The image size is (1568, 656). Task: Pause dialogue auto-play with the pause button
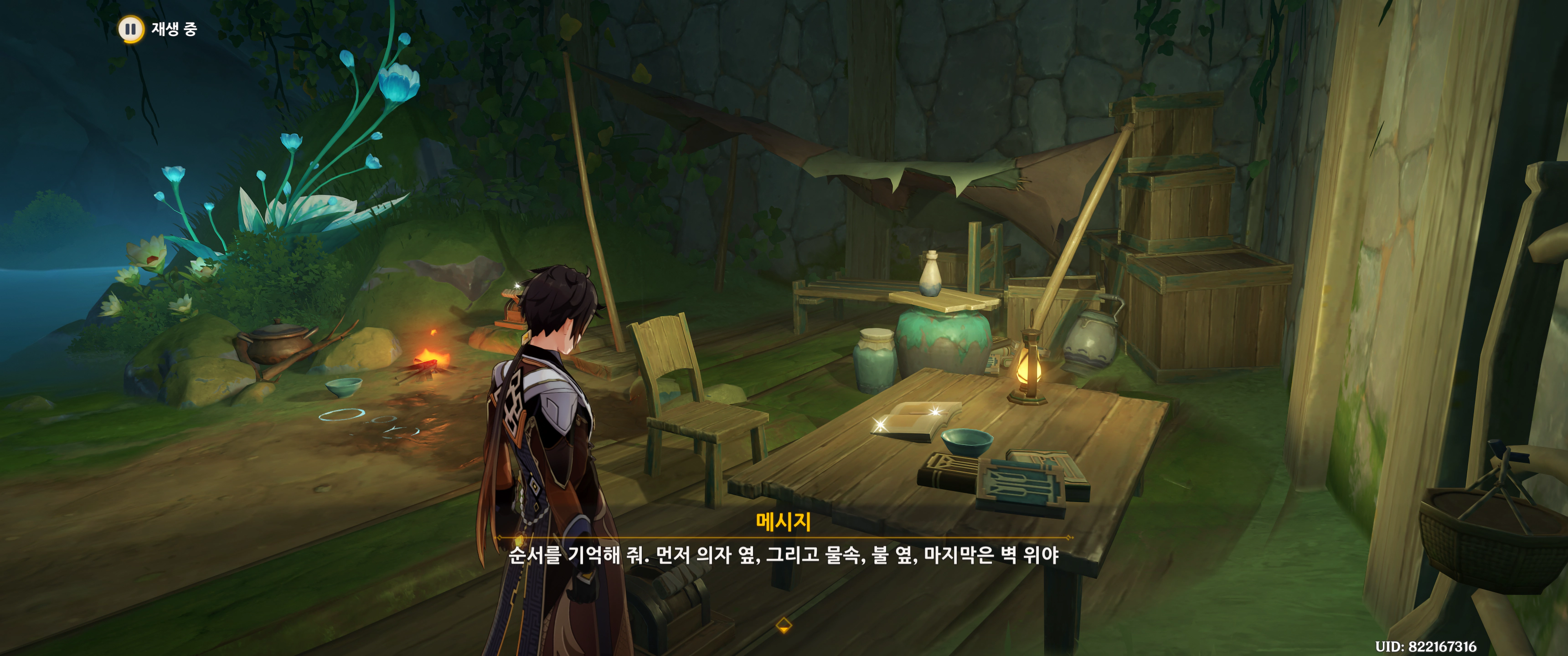(x=130, y=29)
